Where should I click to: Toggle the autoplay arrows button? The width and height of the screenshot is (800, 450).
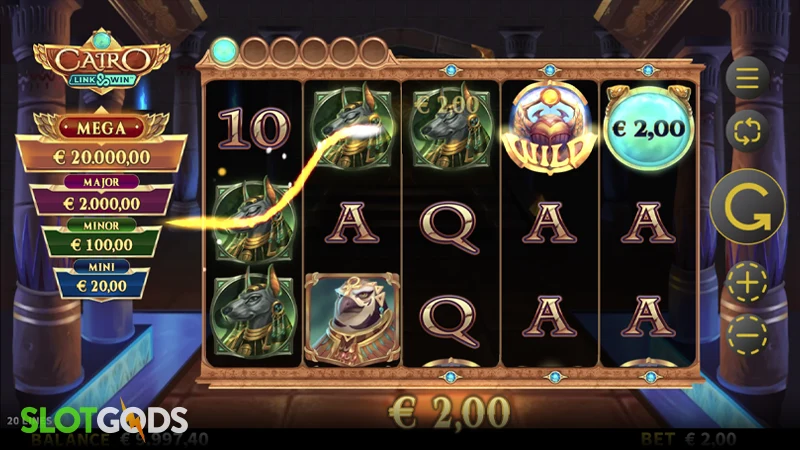(x=746, y=131)
